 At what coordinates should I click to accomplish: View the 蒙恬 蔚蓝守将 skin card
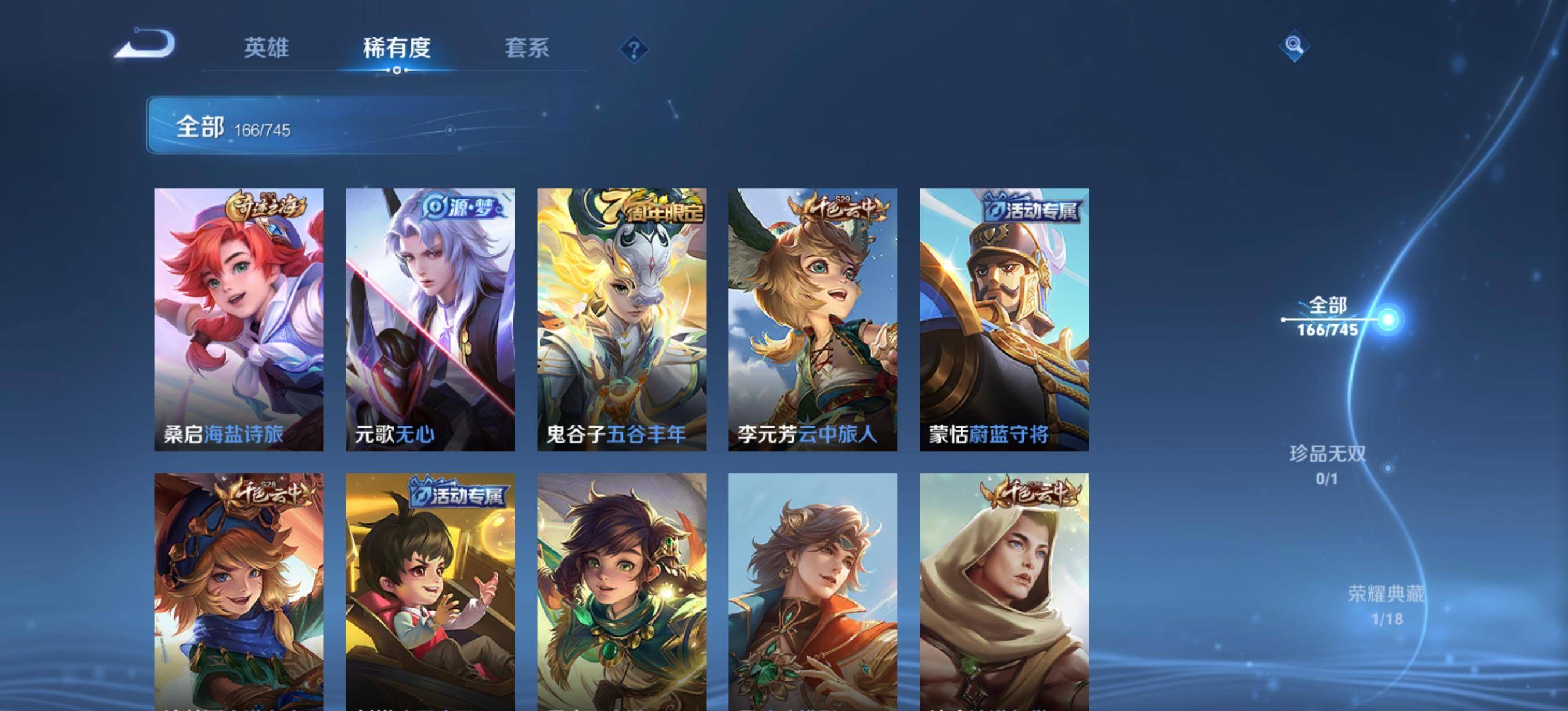tap(1004, 319)
